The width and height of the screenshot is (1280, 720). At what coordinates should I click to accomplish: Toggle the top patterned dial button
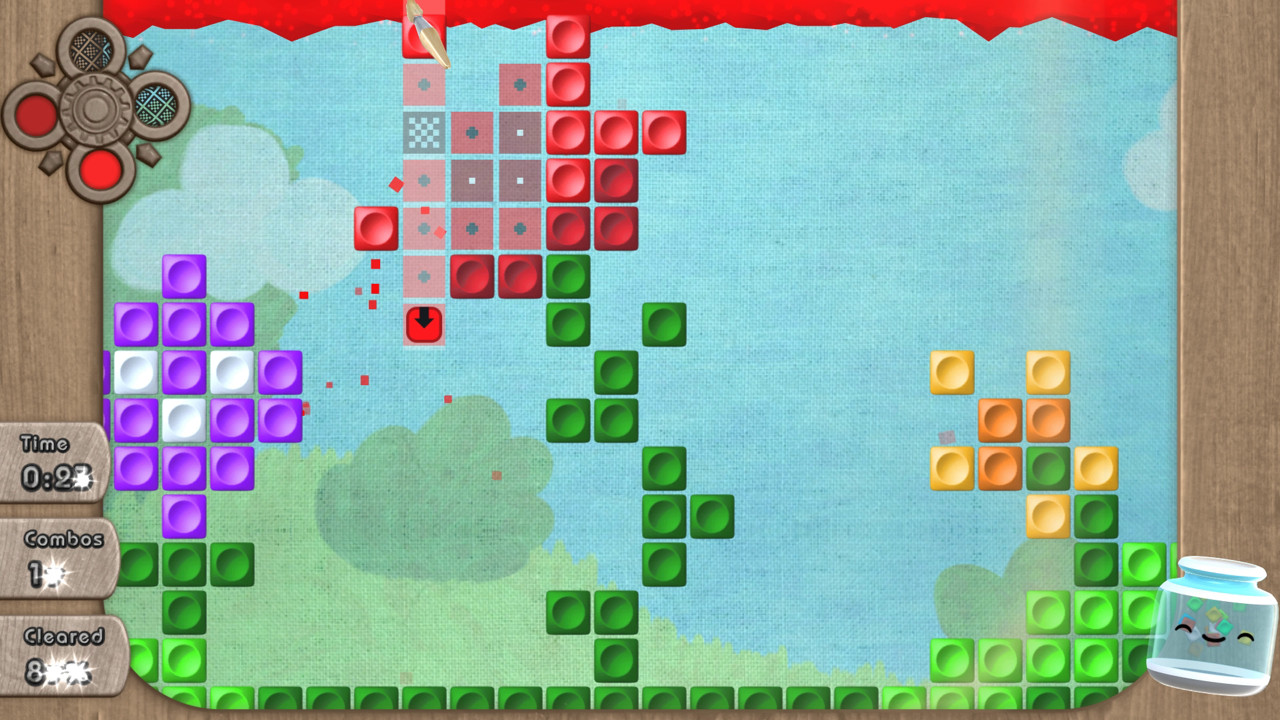88,48
